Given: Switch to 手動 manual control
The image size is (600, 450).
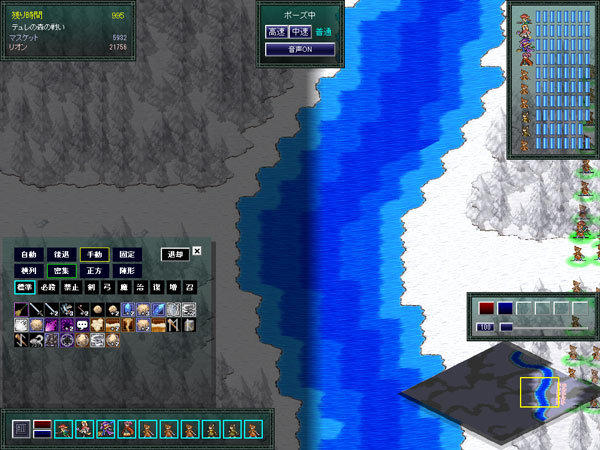Looking at the screenshot, I should tap(95, 254).
